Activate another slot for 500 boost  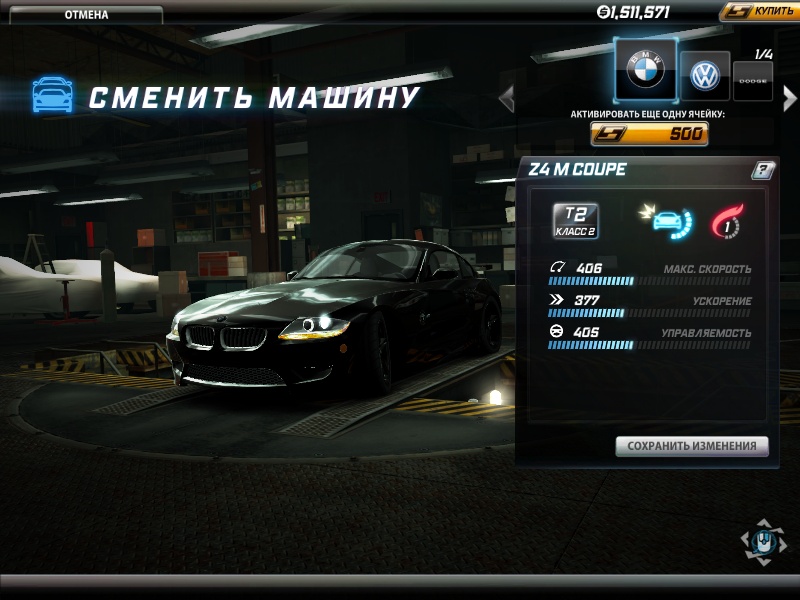coord(649,134)
